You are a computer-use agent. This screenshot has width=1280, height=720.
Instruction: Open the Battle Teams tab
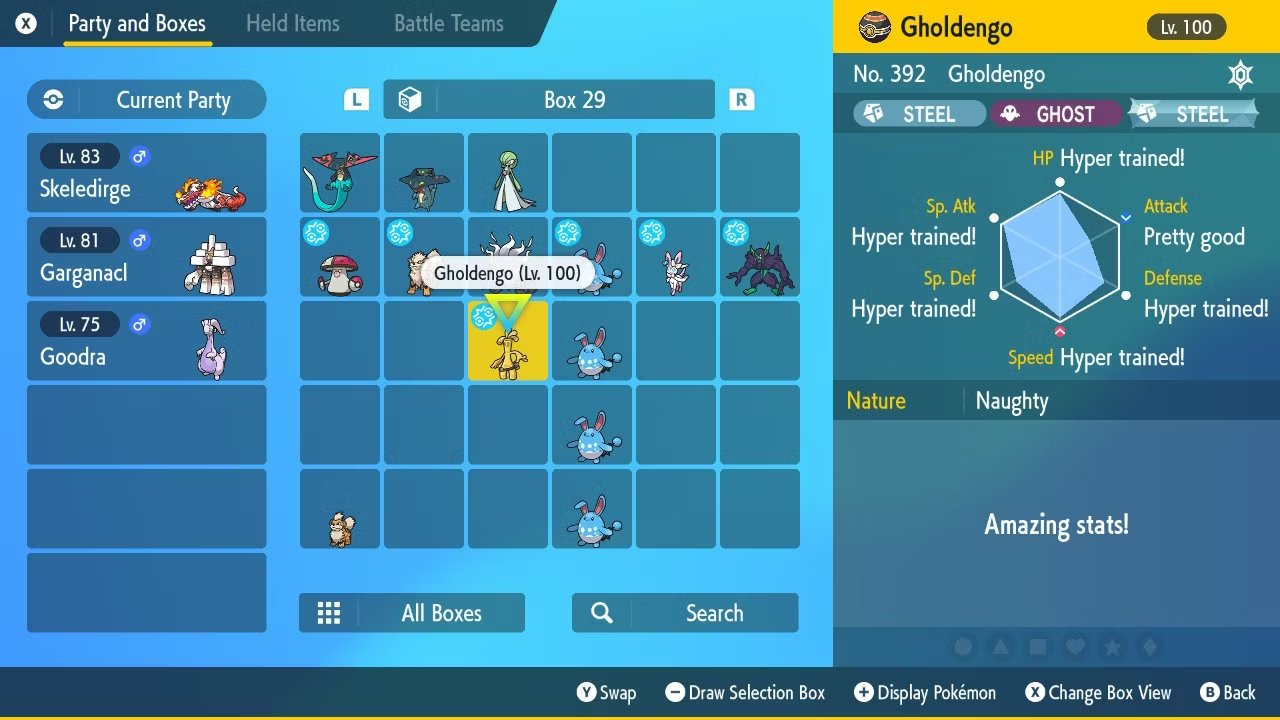pyautogui.click(x=448, y=23)
